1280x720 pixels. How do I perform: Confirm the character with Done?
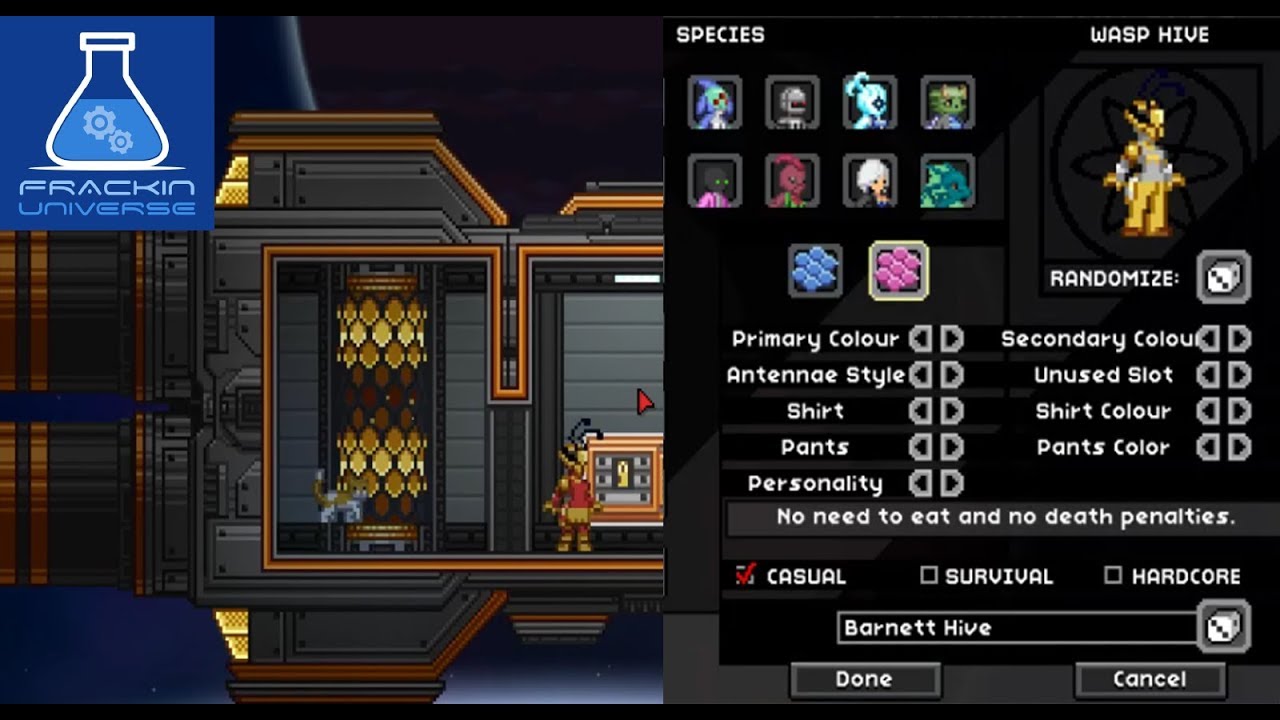[x=864, y=680]
